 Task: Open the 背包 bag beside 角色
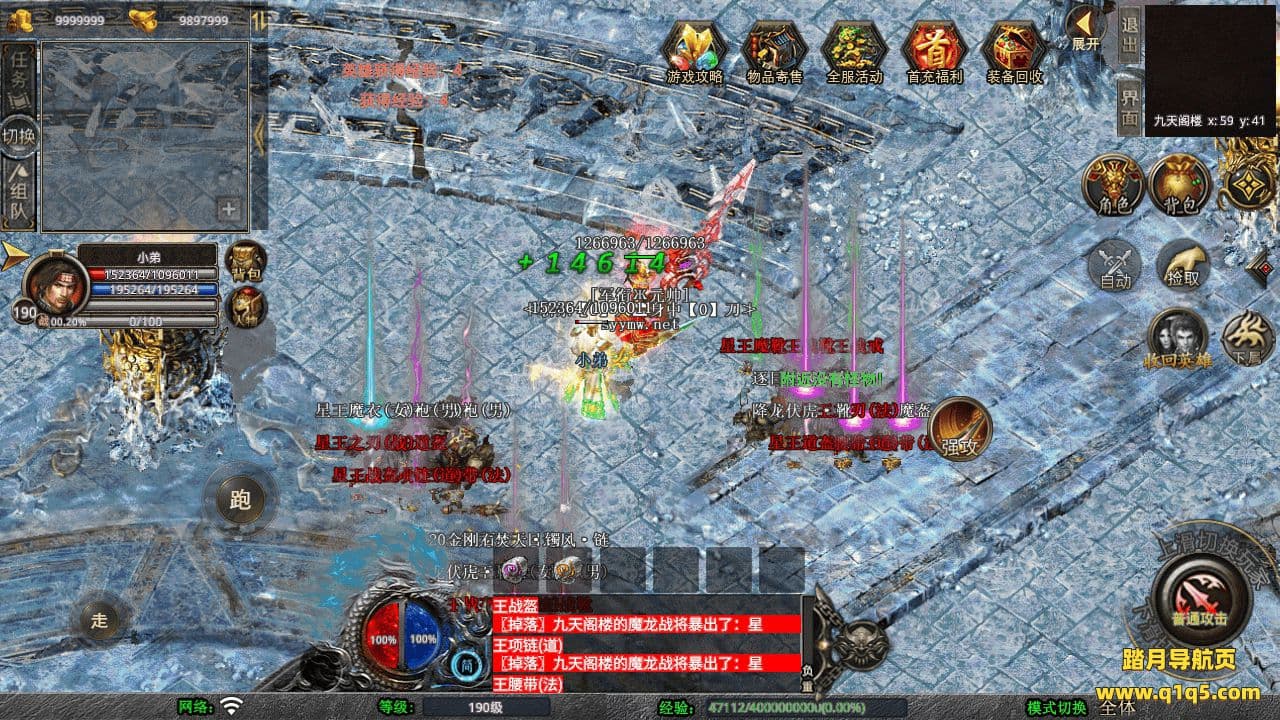[1180, 185]
